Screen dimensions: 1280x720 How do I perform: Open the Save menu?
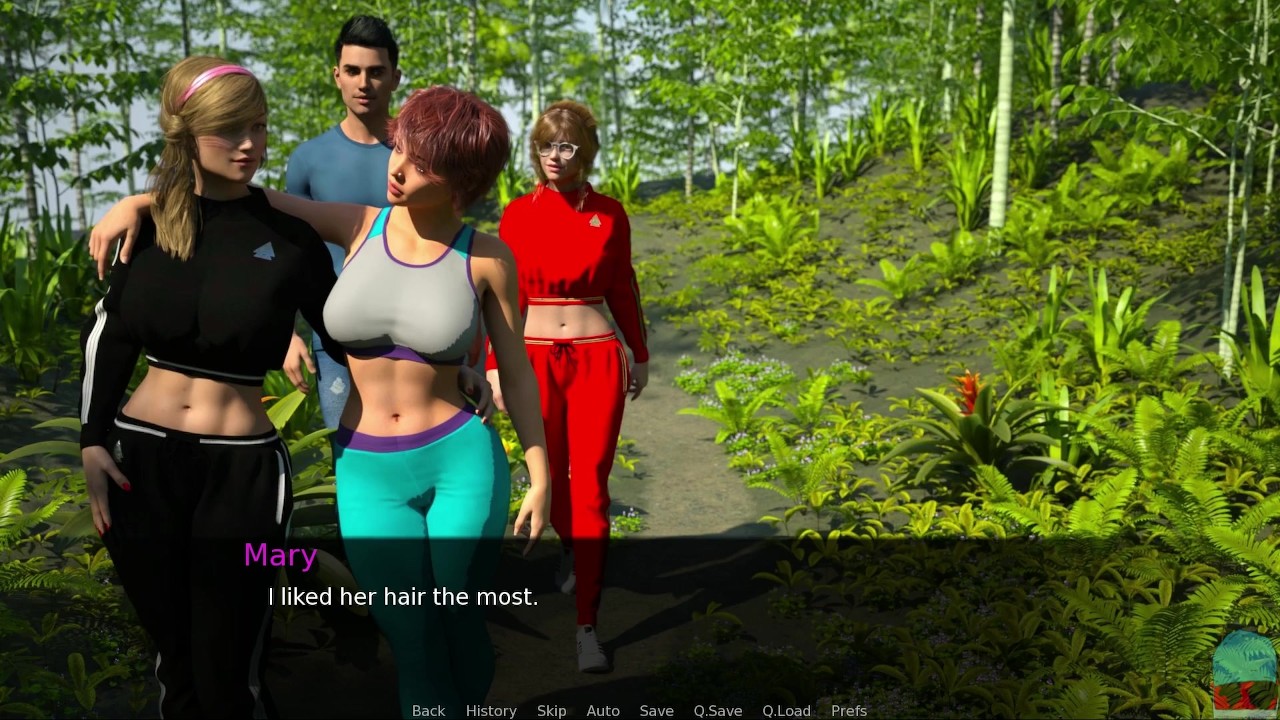pos(656,711)
